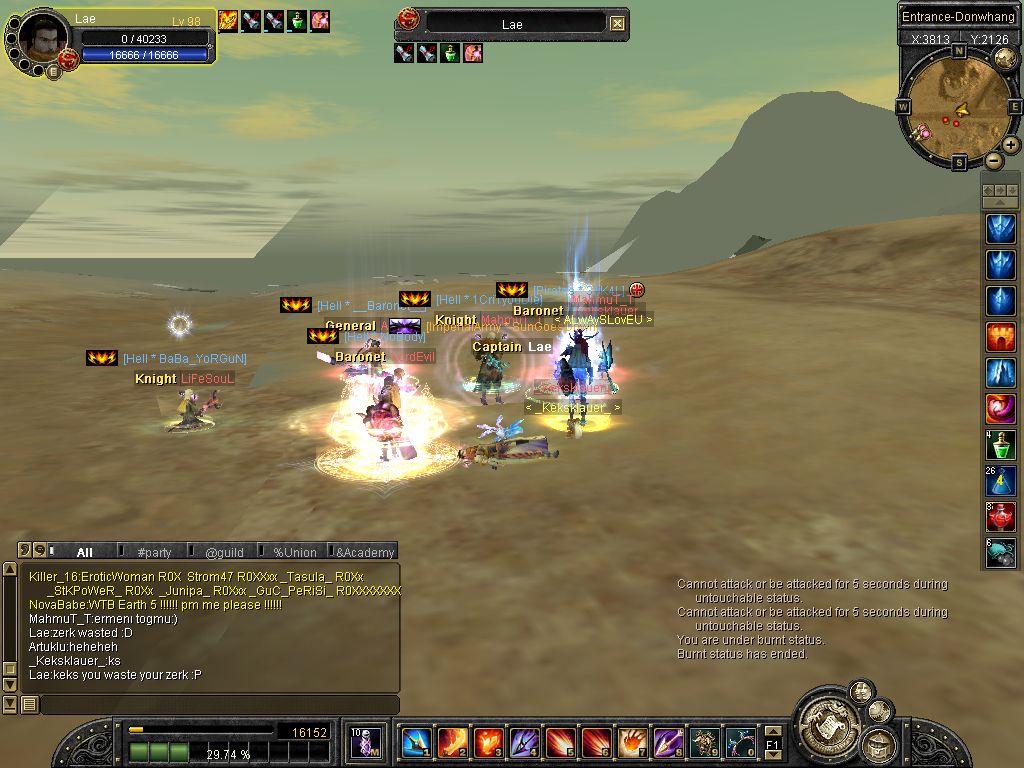The image size is (1024, 768).
Task: Activate the pink swirl skill icon
Action: coord(1000,409)
